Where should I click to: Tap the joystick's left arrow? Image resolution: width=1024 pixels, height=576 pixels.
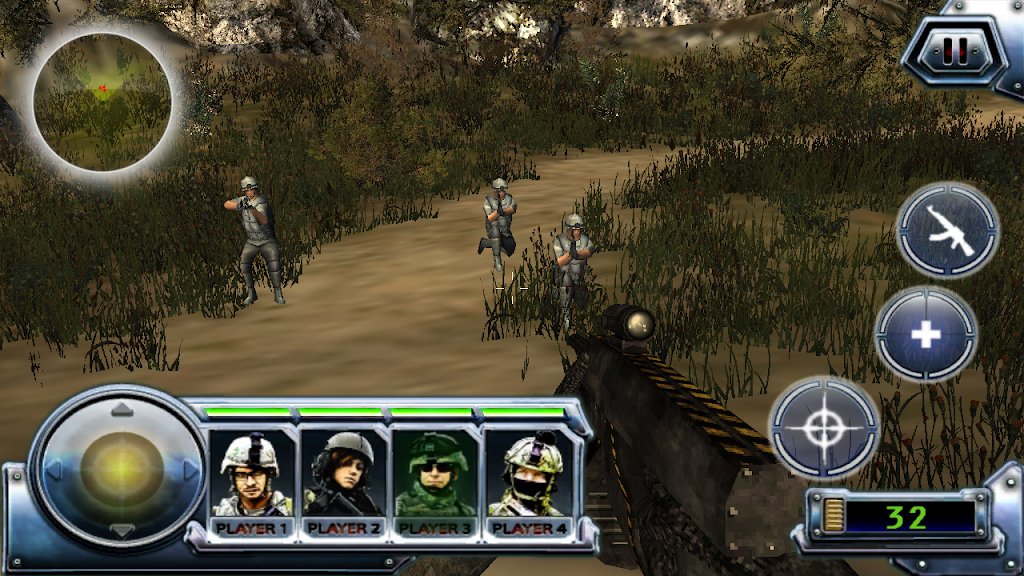tap(53, 468)
